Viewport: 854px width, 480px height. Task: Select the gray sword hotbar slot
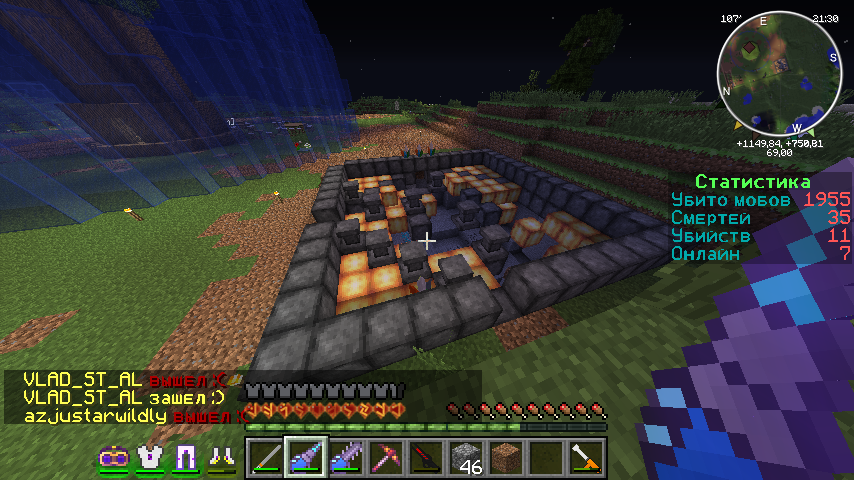(266, 457)
